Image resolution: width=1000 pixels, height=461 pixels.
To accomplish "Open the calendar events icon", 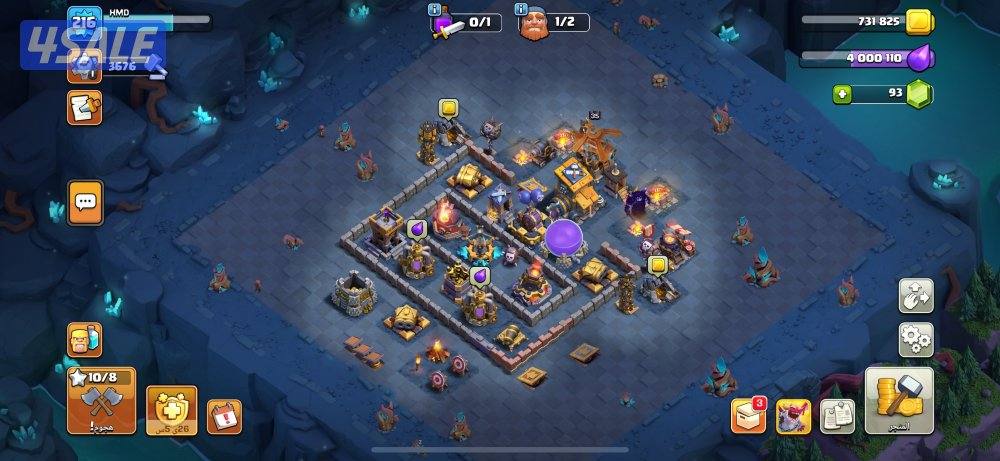I will pyautogui.click(x=224, y=416).
